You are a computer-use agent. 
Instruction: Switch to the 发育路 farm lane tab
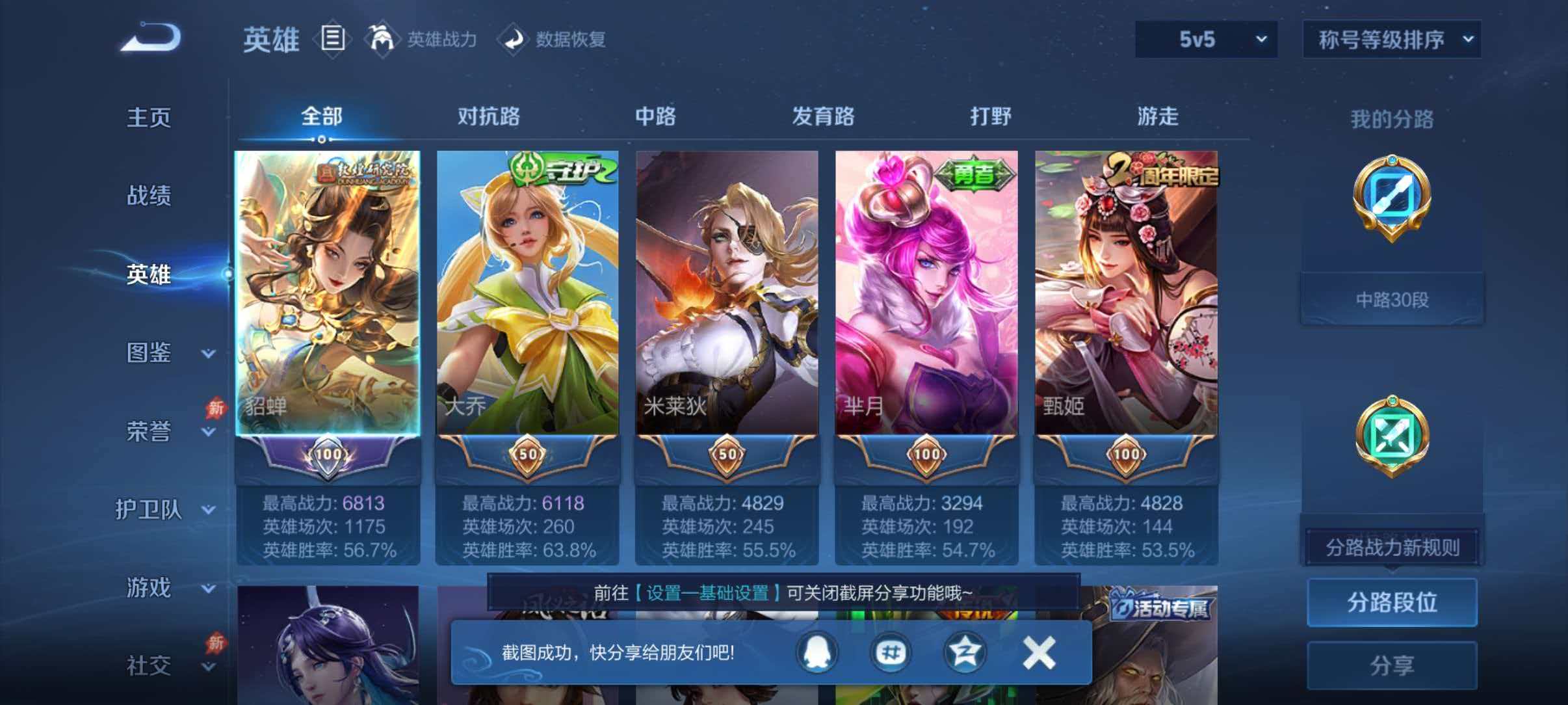[823, 118]
